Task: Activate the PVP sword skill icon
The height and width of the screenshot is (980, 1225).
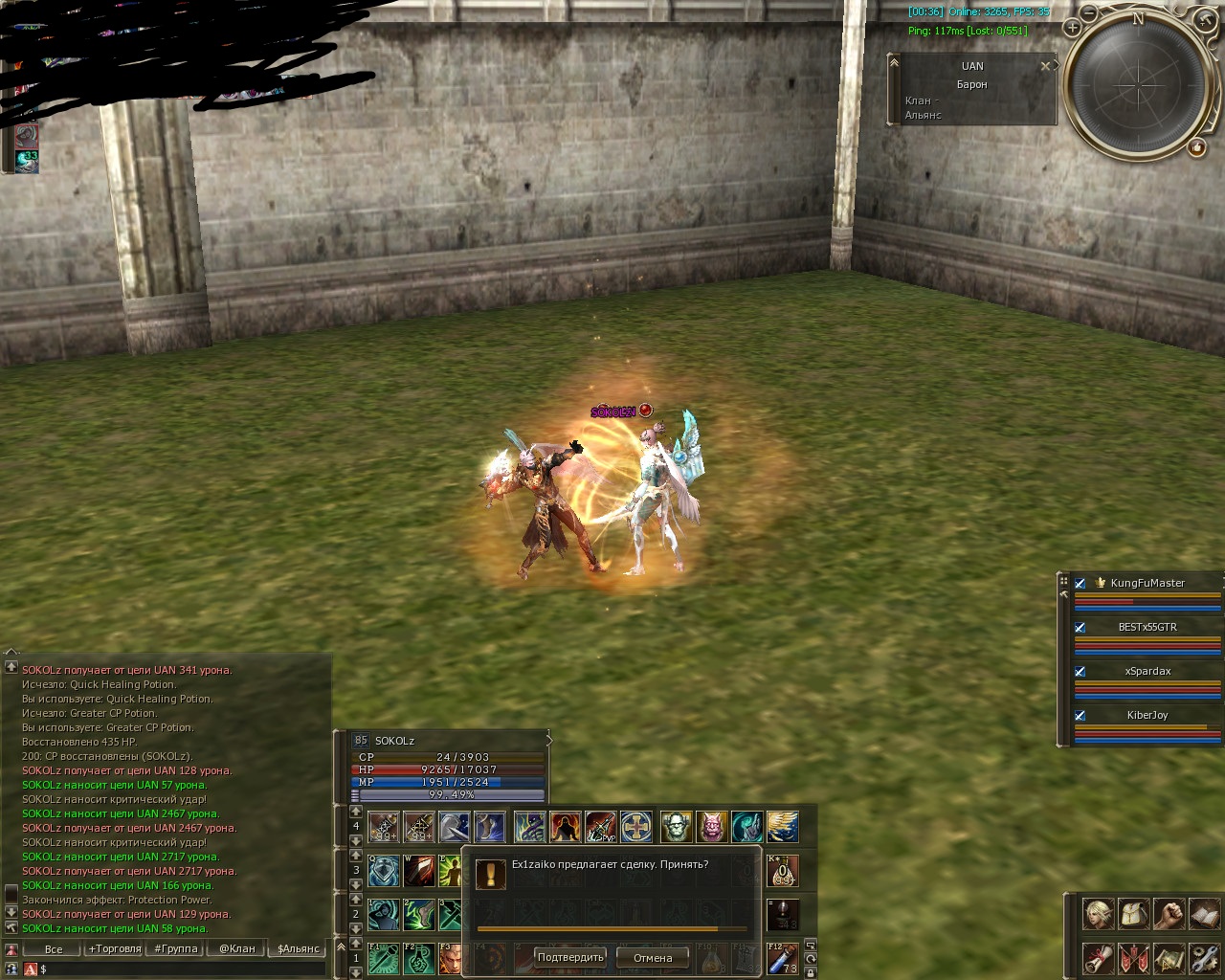Action: tap(601, 827)
